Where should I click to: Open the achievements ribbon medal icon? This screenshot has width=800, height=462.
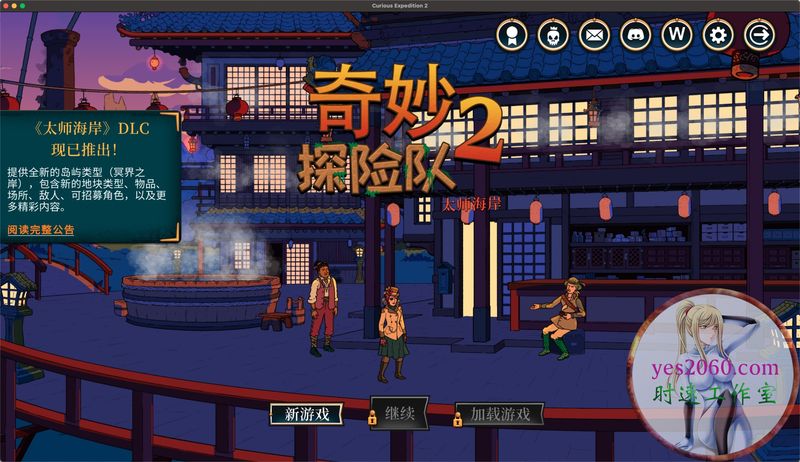click(512, 36)
